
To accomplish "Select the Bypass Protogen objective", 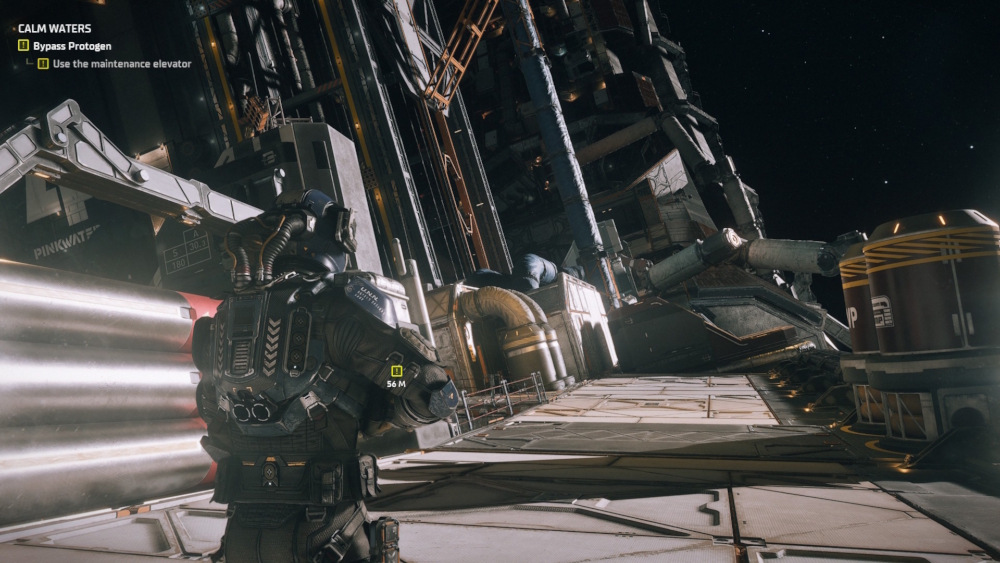I will 71,46.
